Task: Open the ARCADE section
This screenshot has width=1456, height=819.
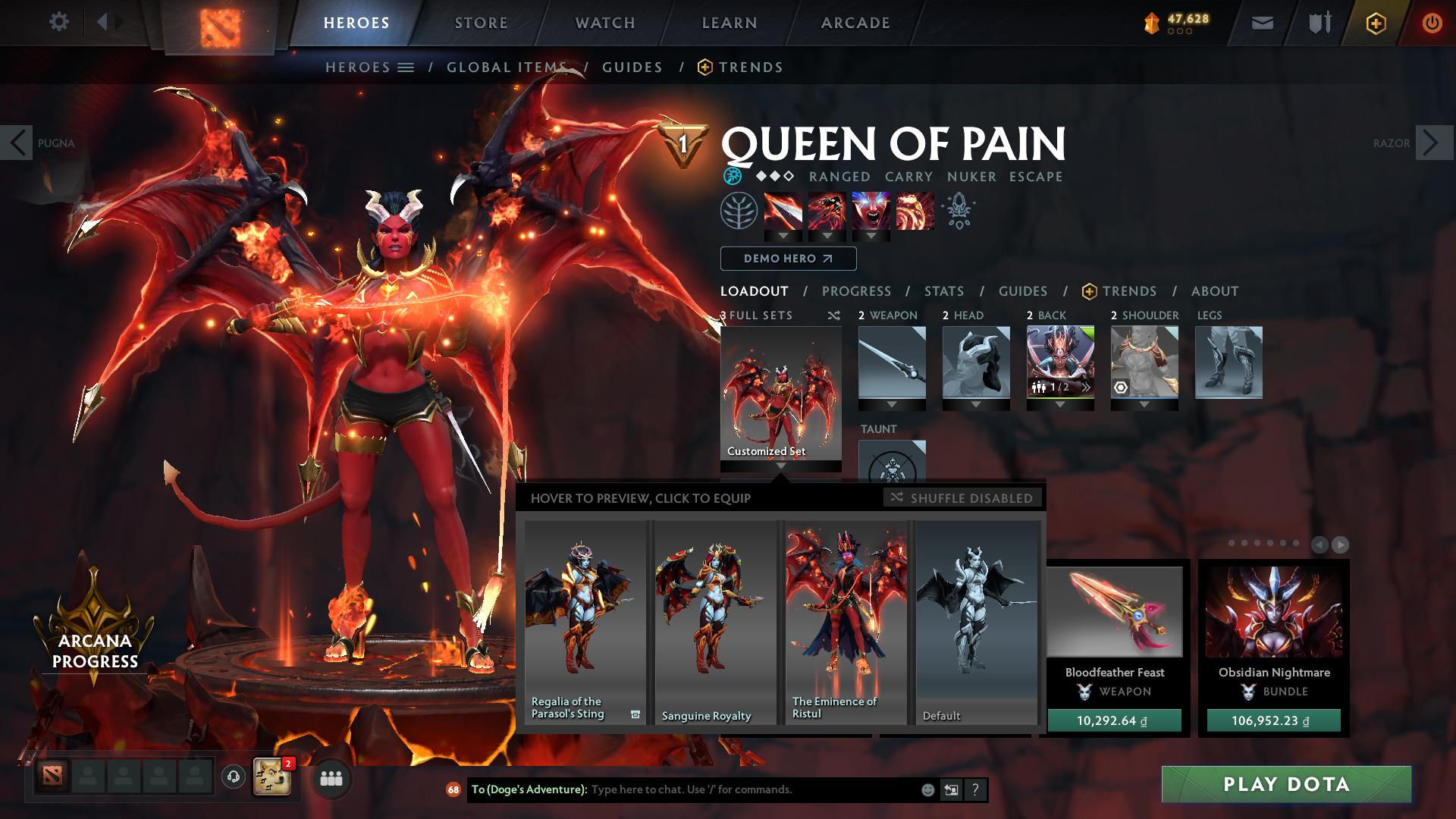Action: pos(855,22)
